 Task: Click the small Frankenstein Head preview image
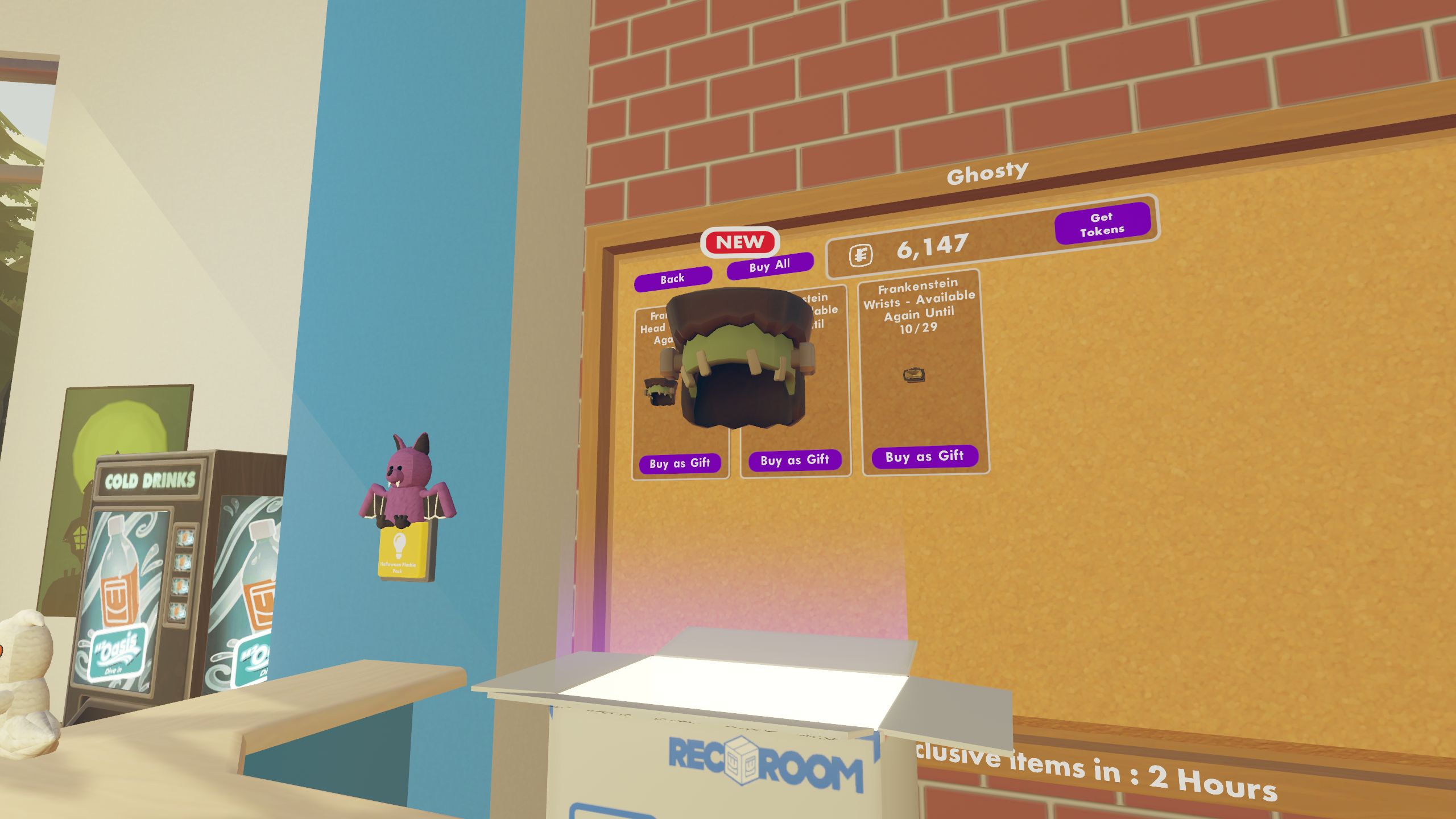pos(660,392)
